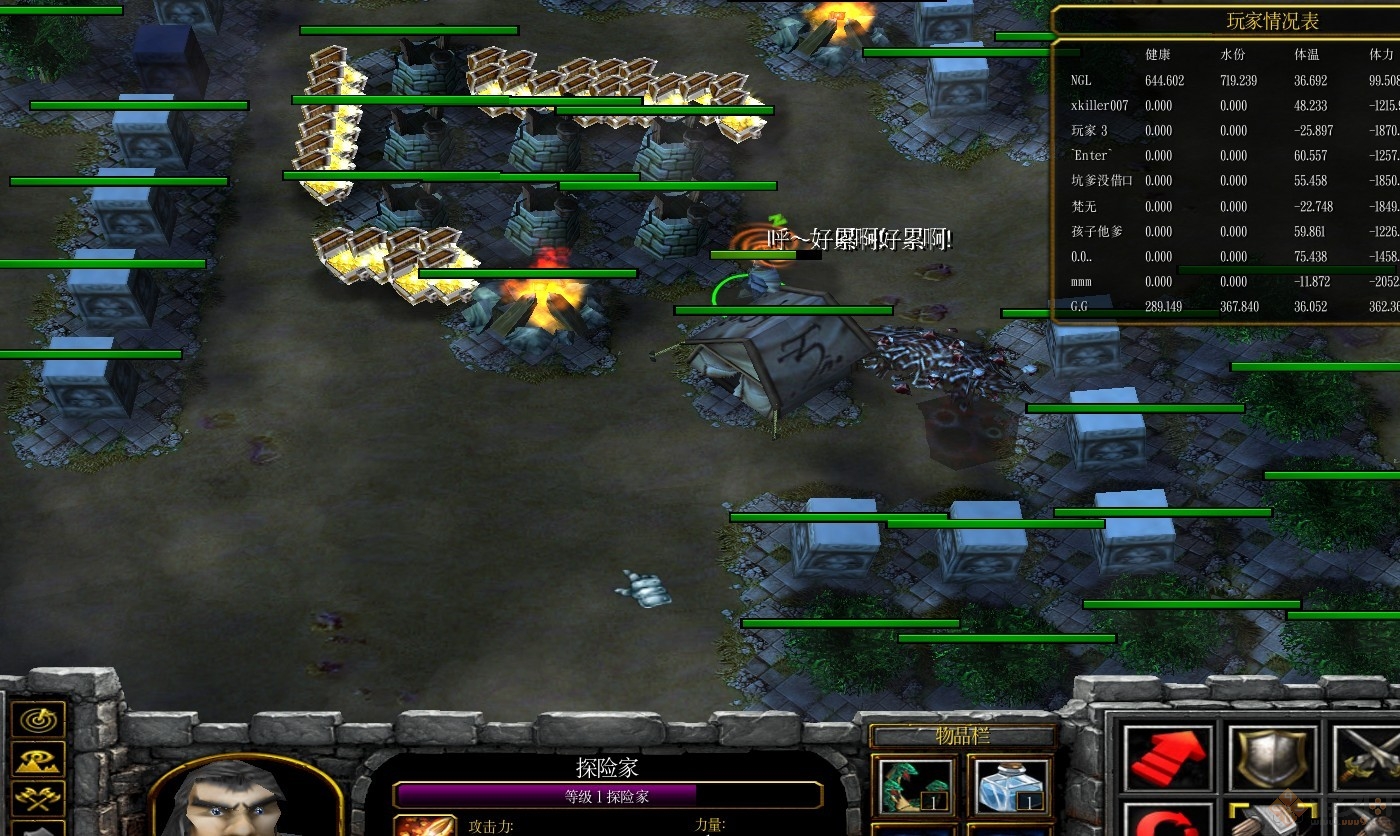Use the water bottle inventory item
The height and width of the screenshot is (836, 1400).
1008,786
